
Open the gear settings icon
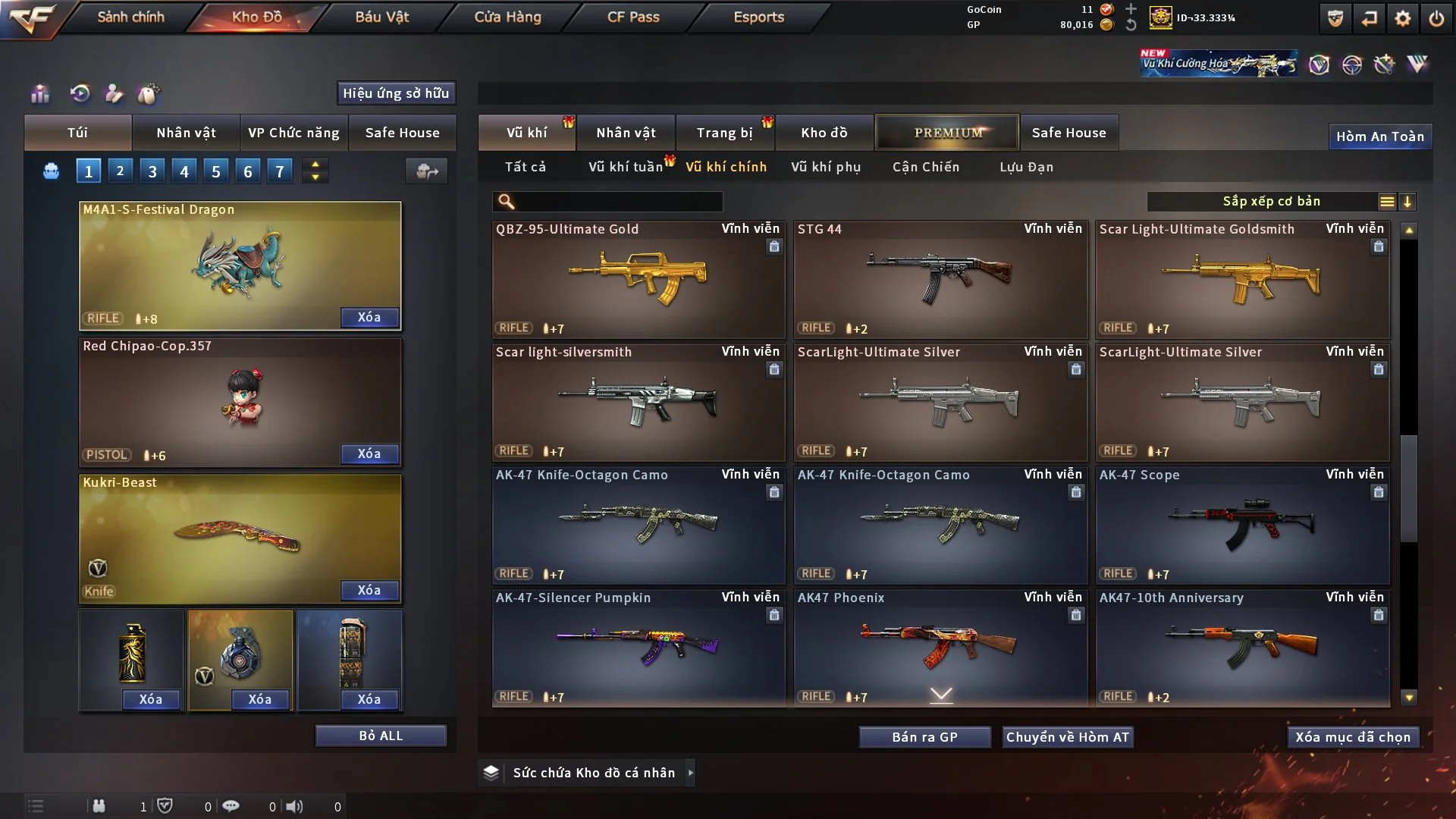(x=1402, y=18)
